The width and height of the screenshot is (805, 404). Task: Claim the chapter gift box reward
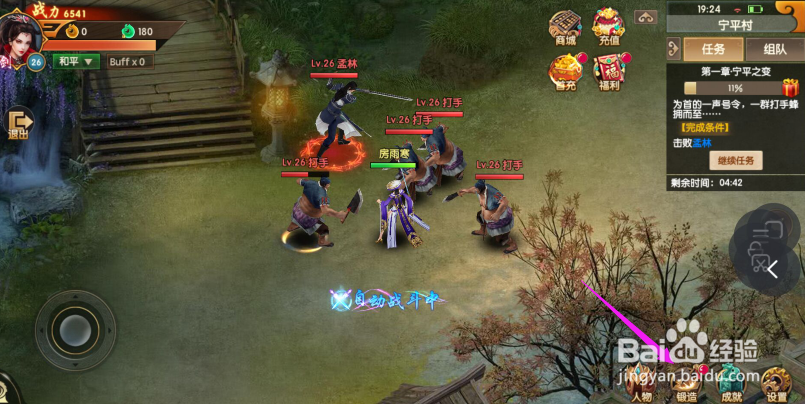[790, 88]
